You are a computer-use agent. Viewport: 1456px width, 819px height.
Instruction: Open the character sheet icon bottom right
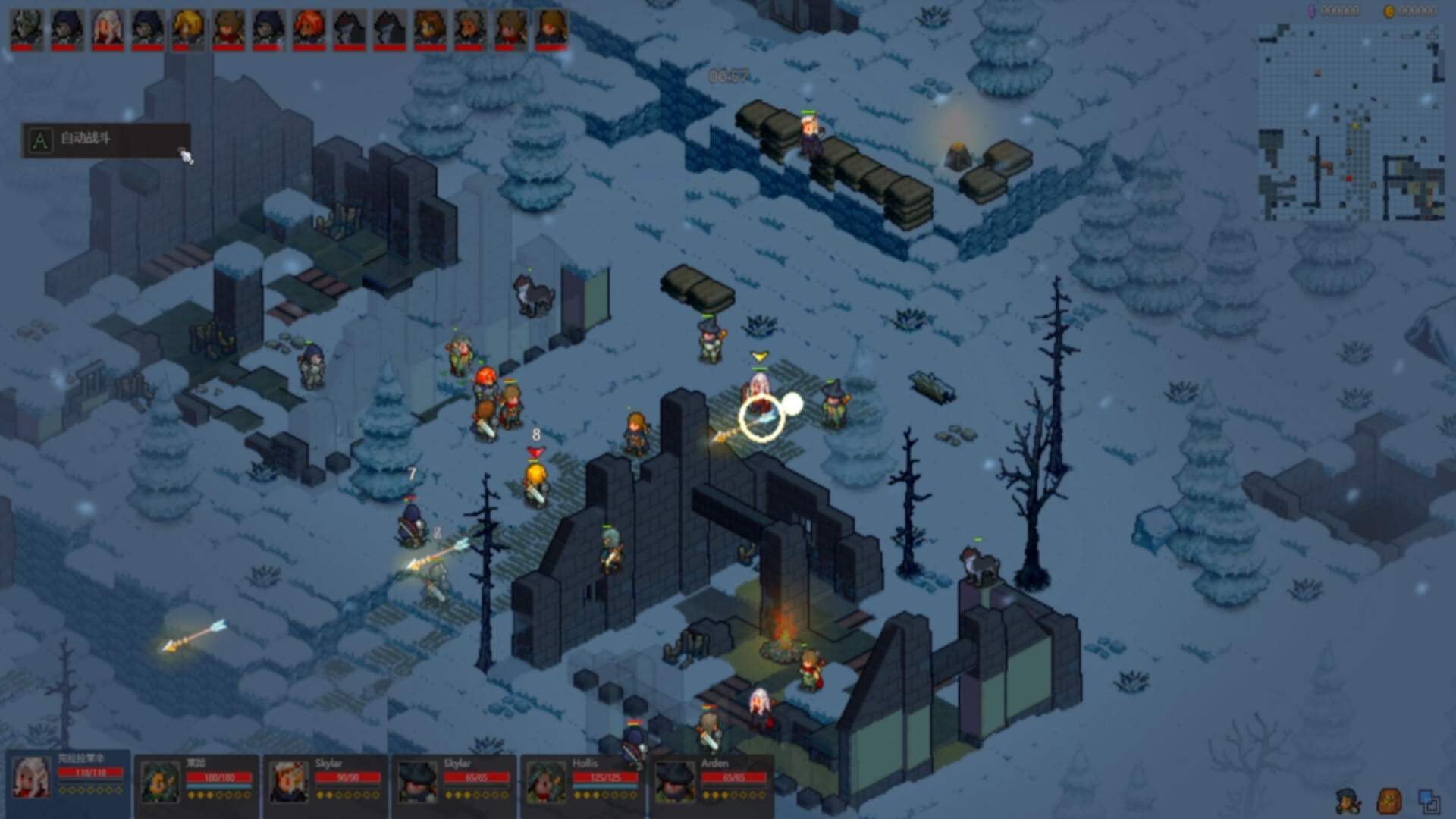tap(1348, 801)
